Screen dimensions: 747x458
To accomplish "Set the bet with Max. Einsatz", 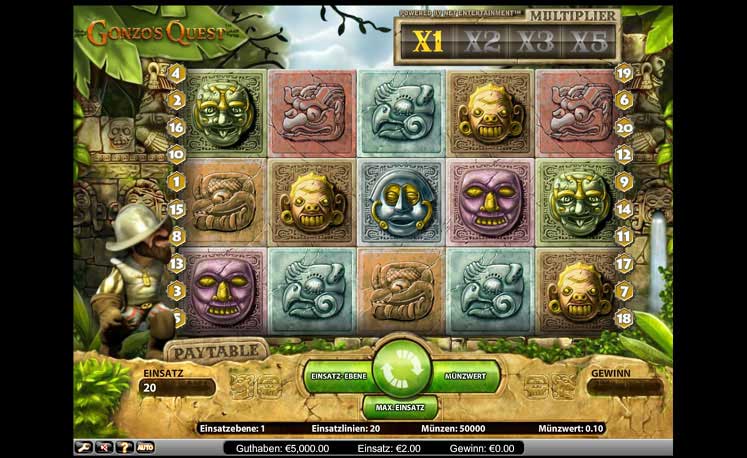I will [398, 408].
